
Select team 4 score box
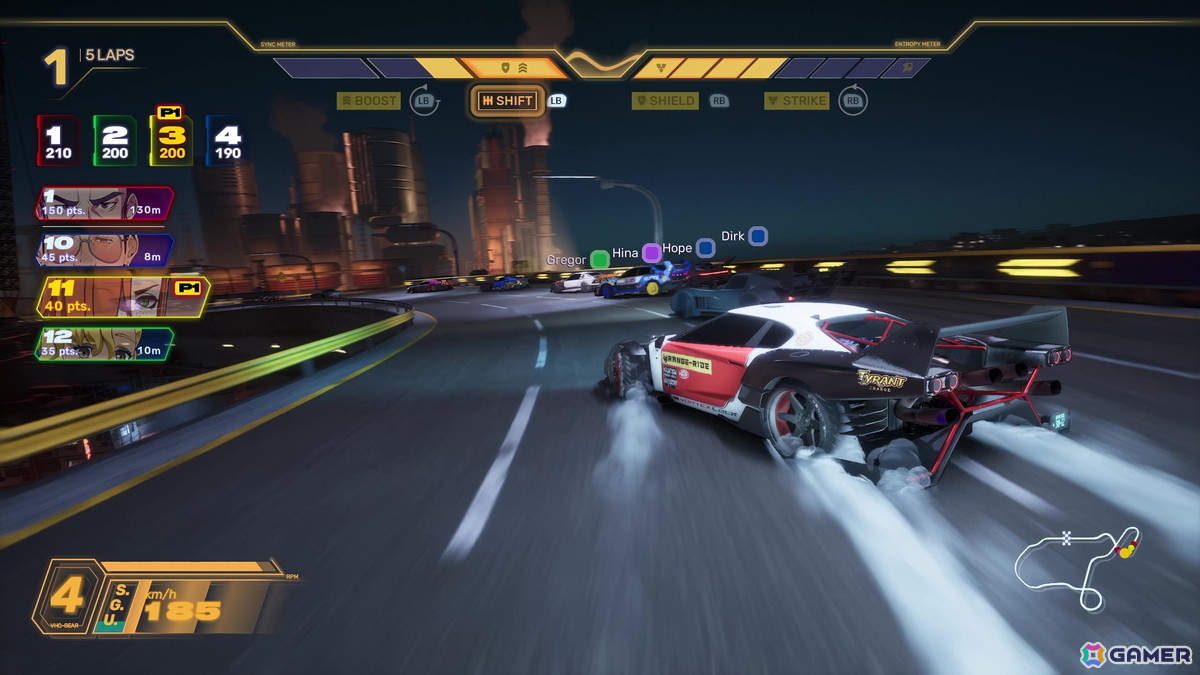[227, 140]
